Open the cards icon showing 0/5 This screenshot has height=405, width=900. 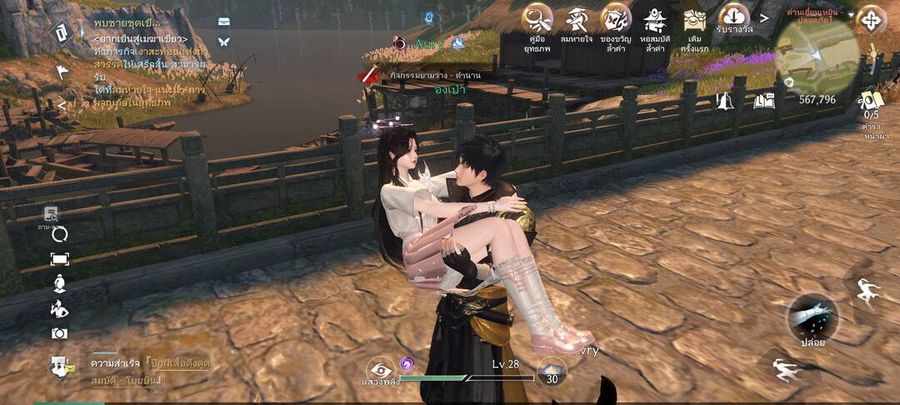tap(871, 100)
